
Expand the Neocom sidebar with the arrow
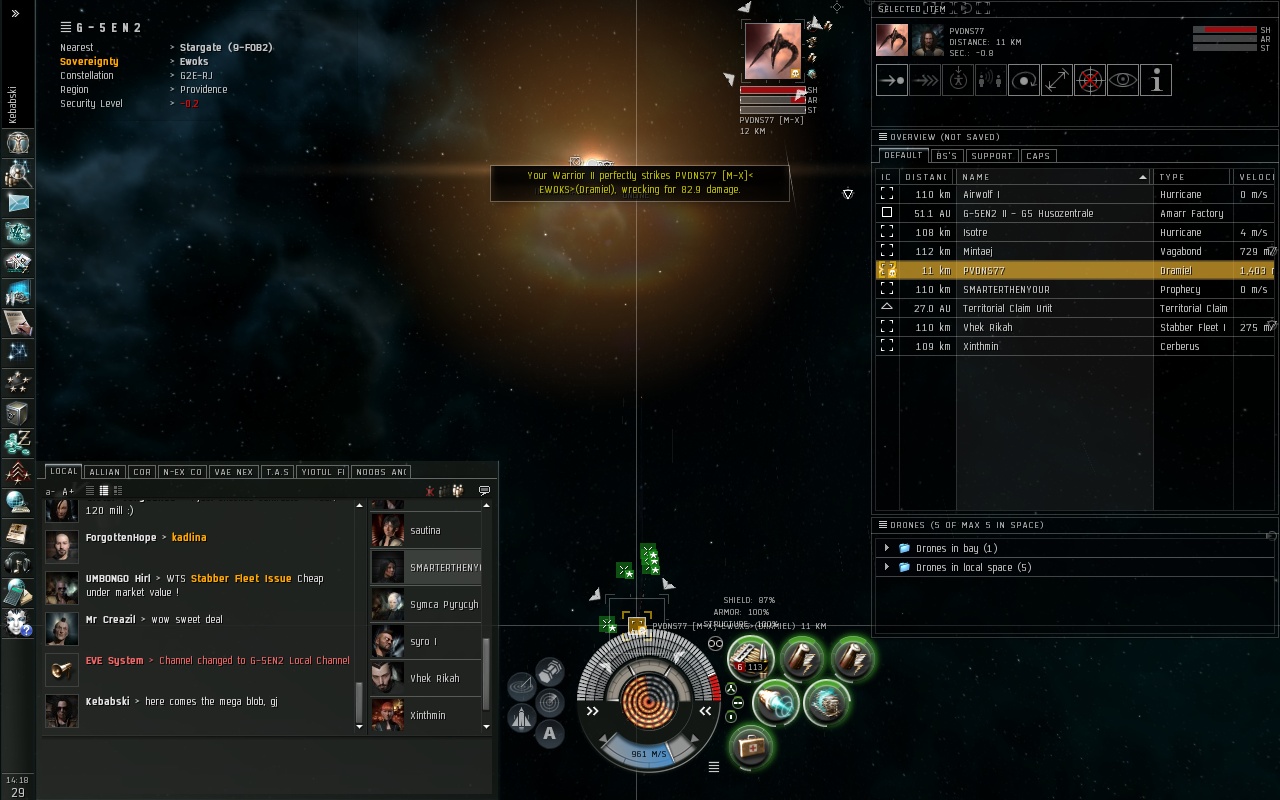coord(15,14)
